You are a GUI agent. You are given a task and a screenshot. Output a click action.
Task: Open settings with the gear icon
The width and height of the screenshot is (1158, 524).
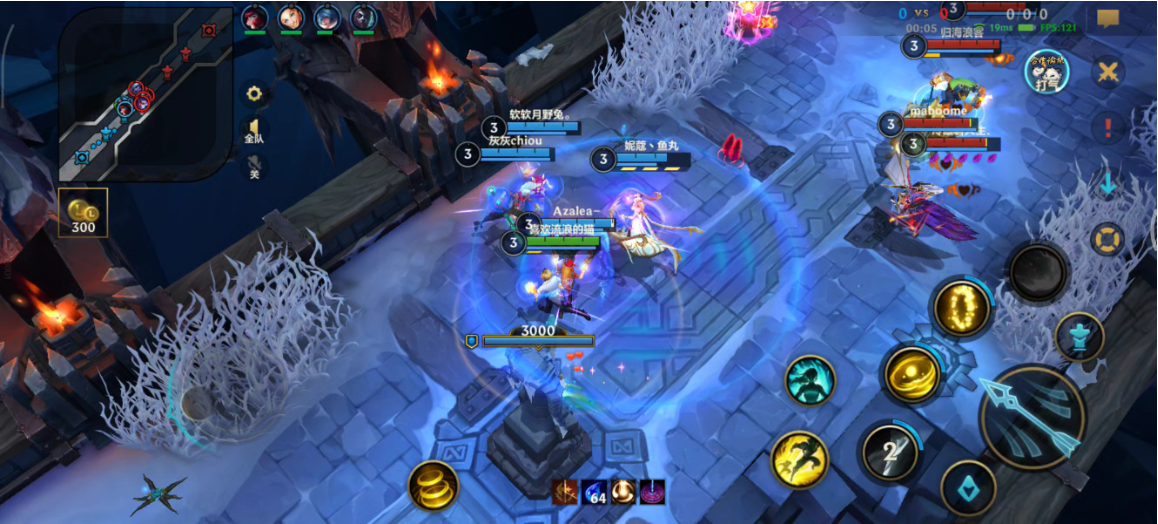254,94
